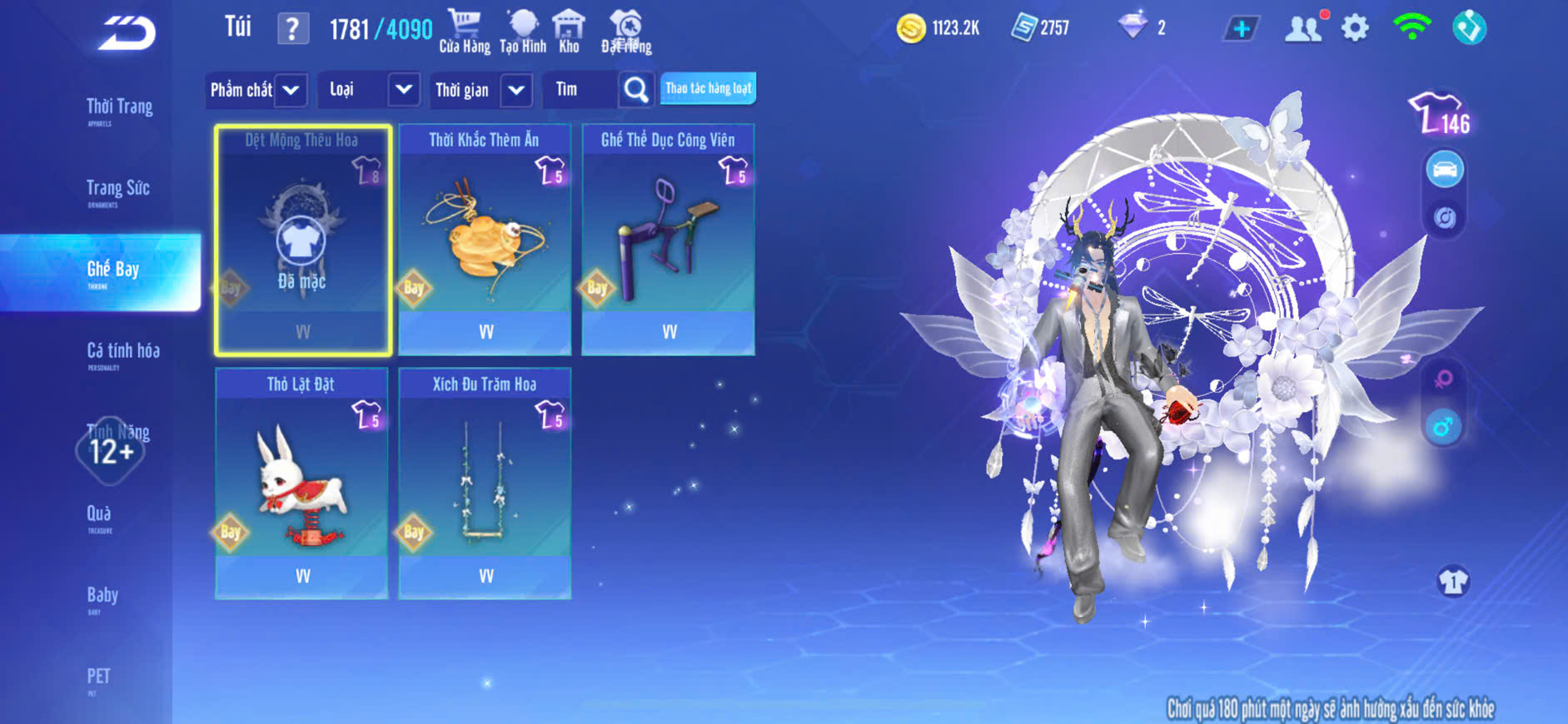Open Tạo Hình styling menu

click(523, 32)
